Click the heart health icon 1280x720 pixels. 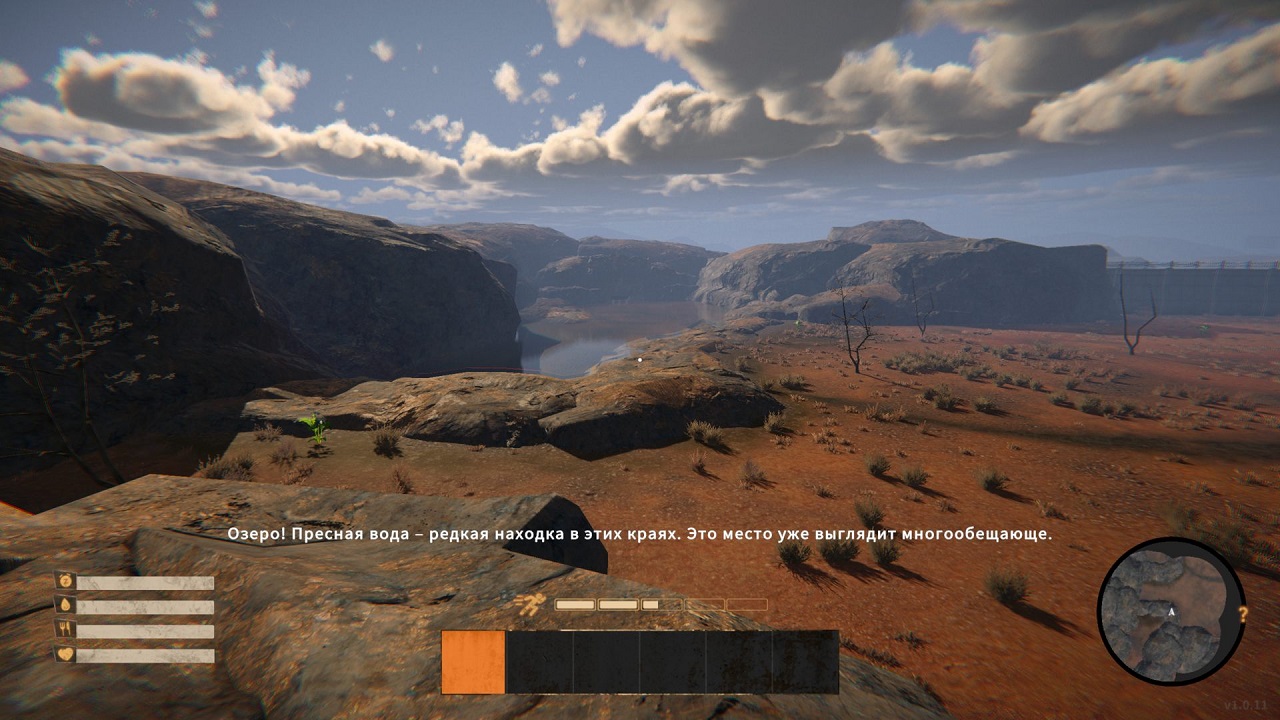64,655
